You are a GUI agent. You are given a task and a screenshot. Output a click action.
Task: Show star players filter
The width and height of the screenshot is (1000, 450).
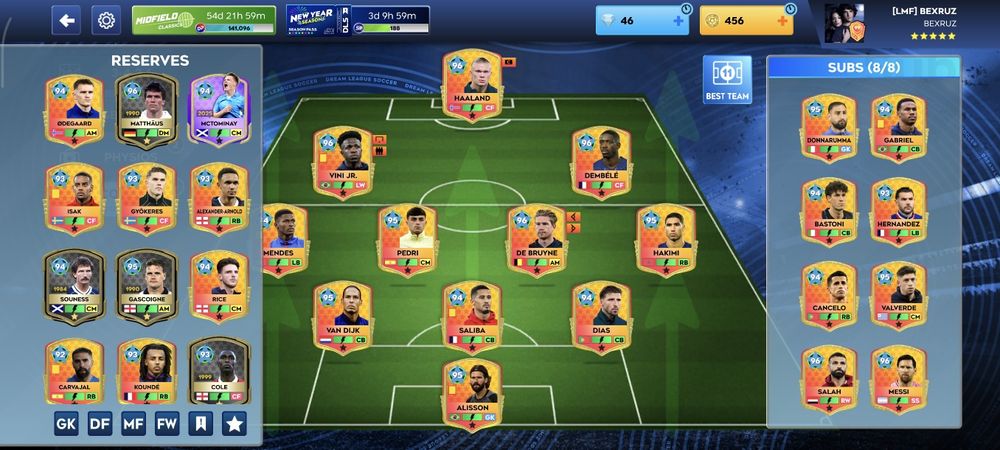[x=234, y=423]
